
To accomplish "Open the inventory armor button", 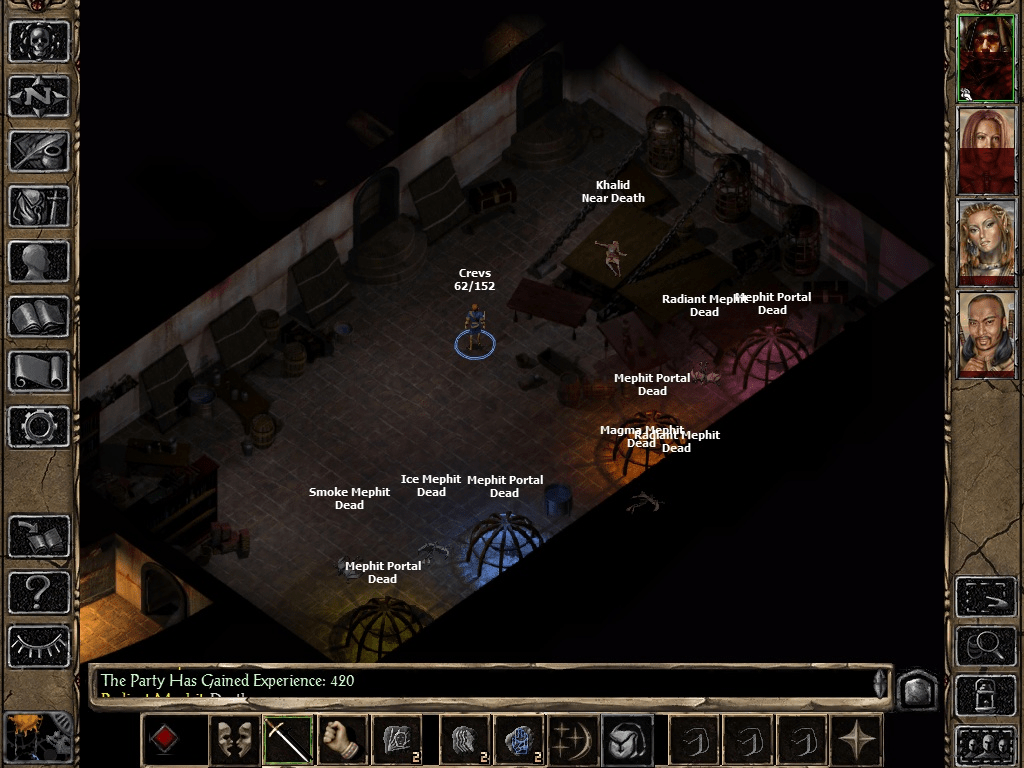I will (40, 207).
